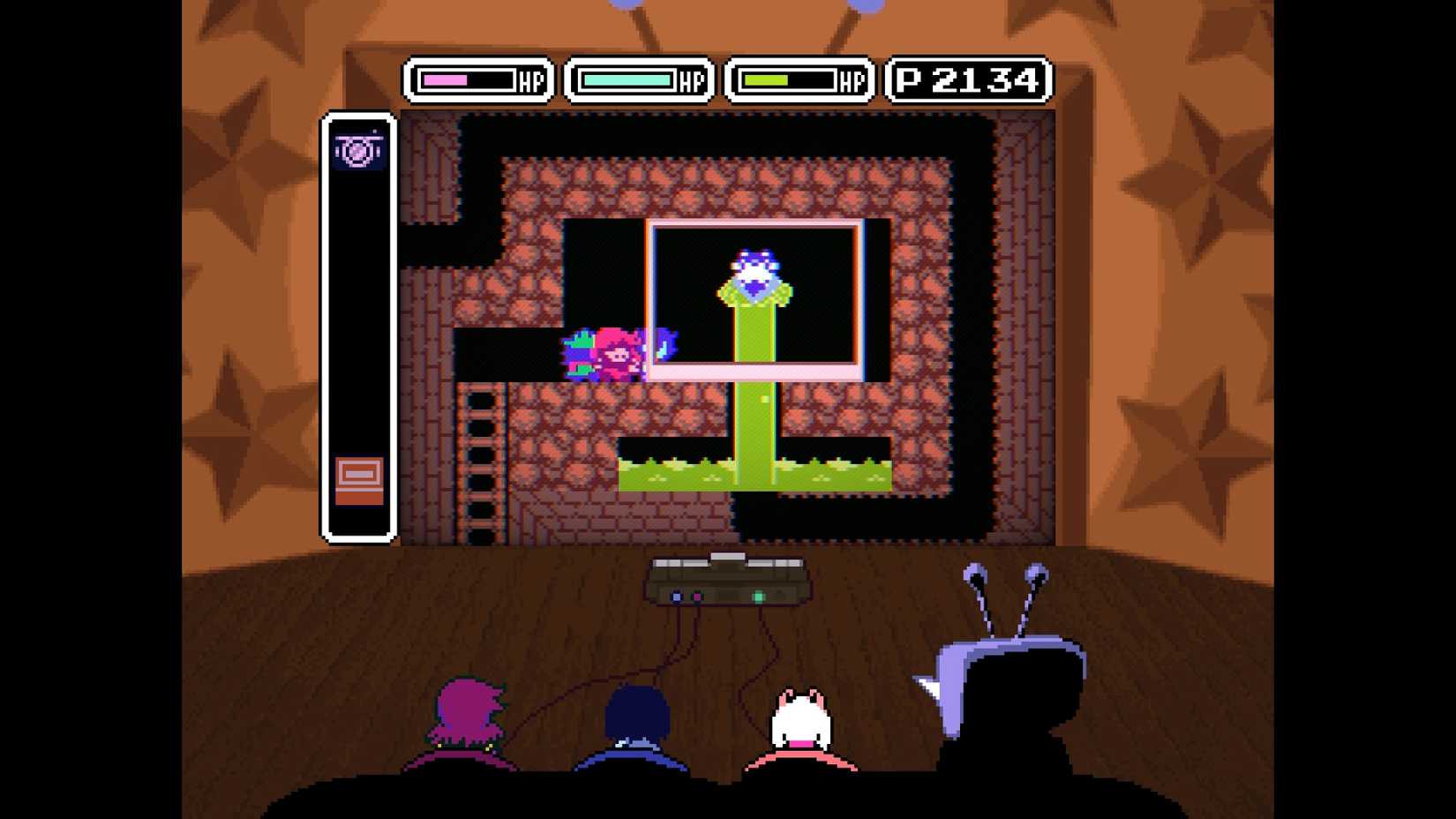The image size is (1456, 819).
Task: Toggle the yellow HP bar frame
Action: (797, 79)
